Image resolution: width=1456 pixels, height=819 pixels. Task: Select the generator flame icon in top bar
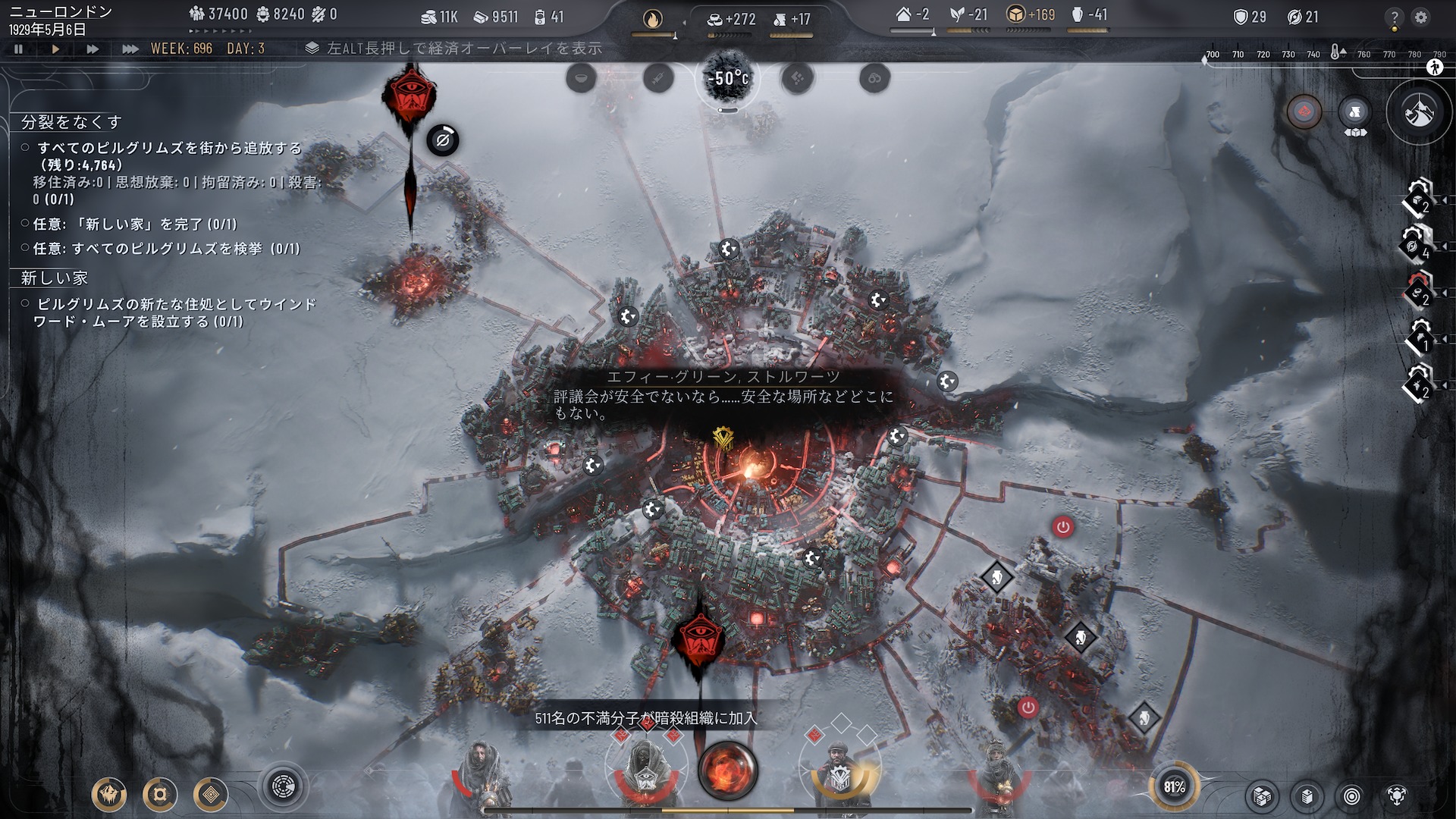652,18
